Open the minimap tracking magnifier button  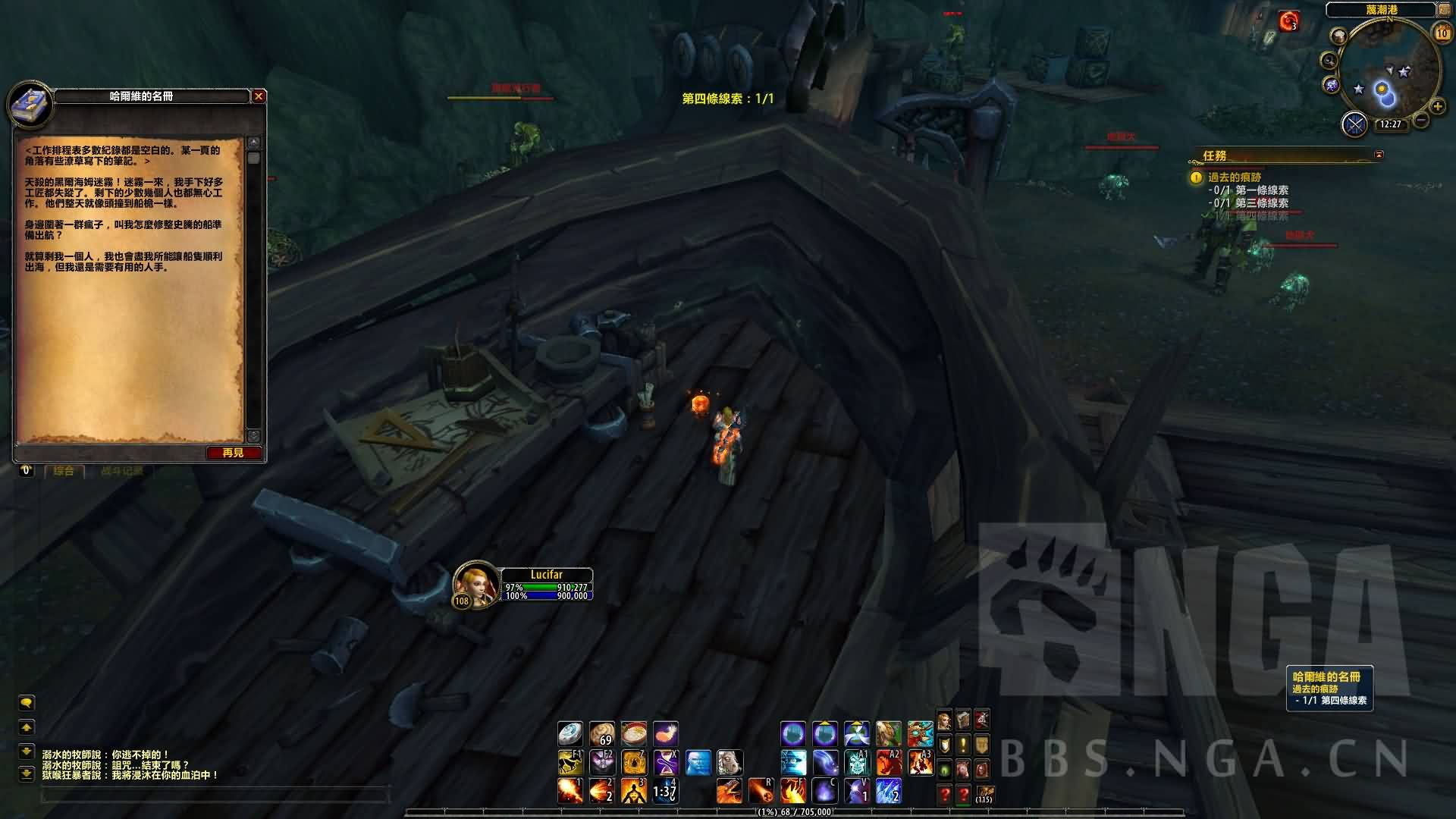click(x=1329, y=60)
